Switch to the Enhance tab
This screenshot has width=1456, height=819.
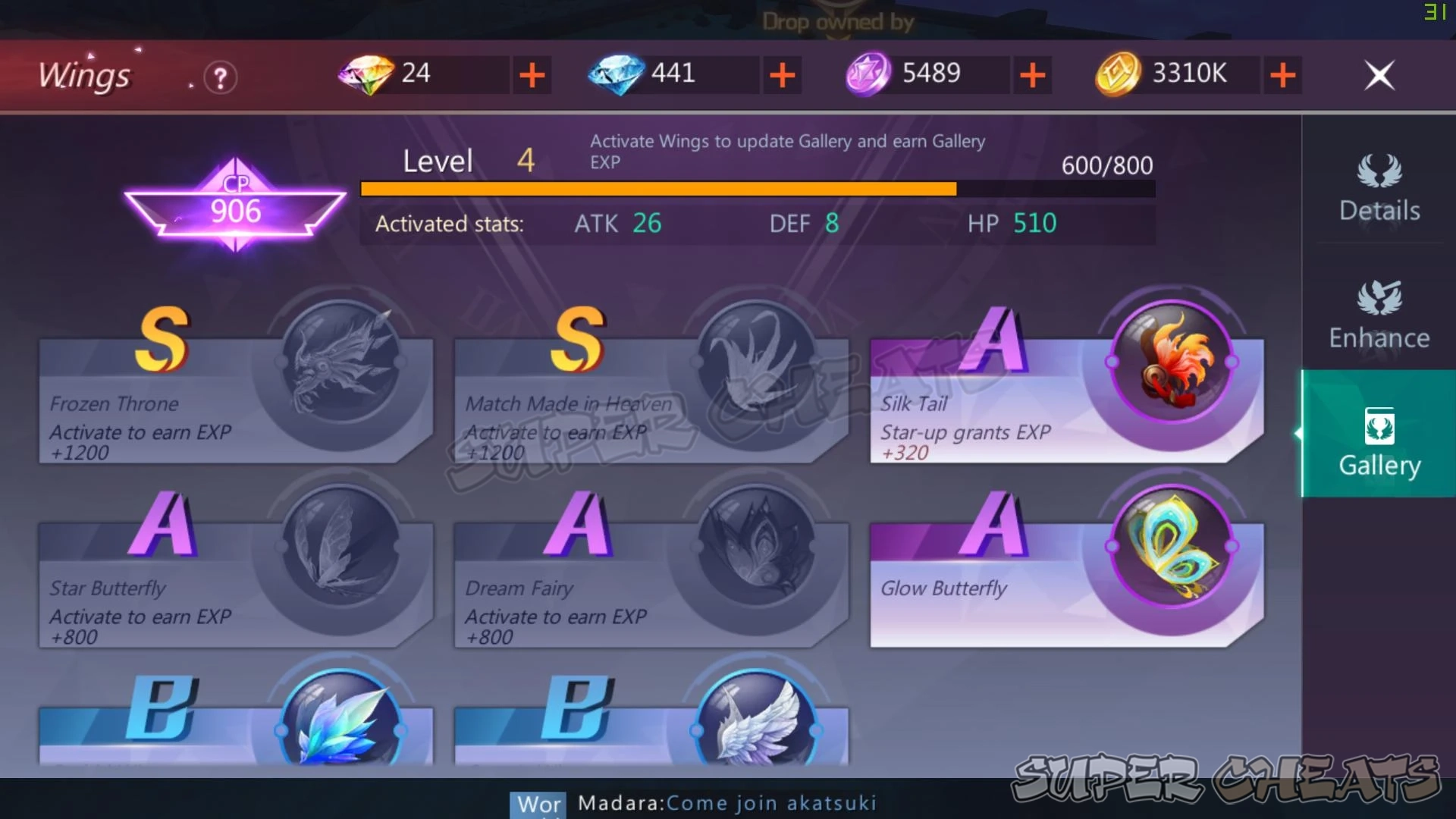(1379, 315)
